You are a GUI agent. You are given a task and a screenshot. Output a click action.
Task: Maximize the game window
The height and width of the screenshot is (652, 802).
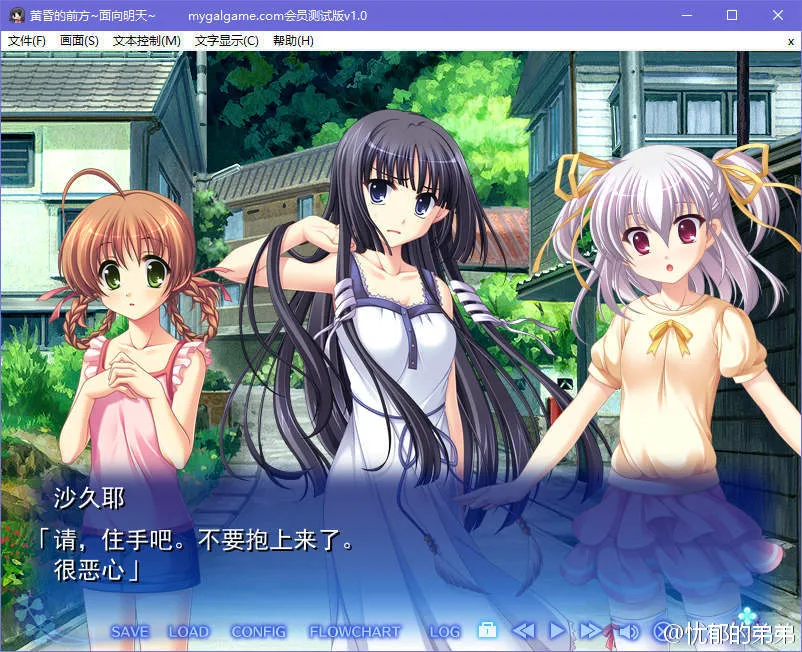click(732, 16)
